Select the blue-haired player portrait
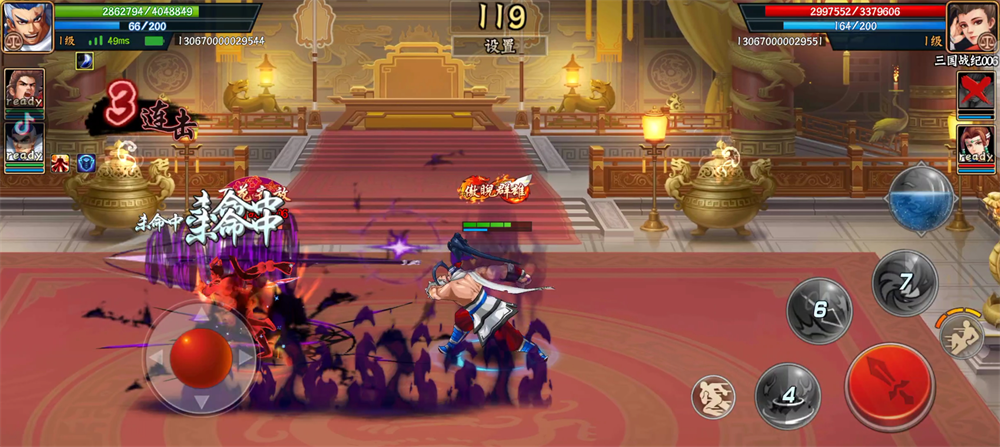 [x=27, y=27]
